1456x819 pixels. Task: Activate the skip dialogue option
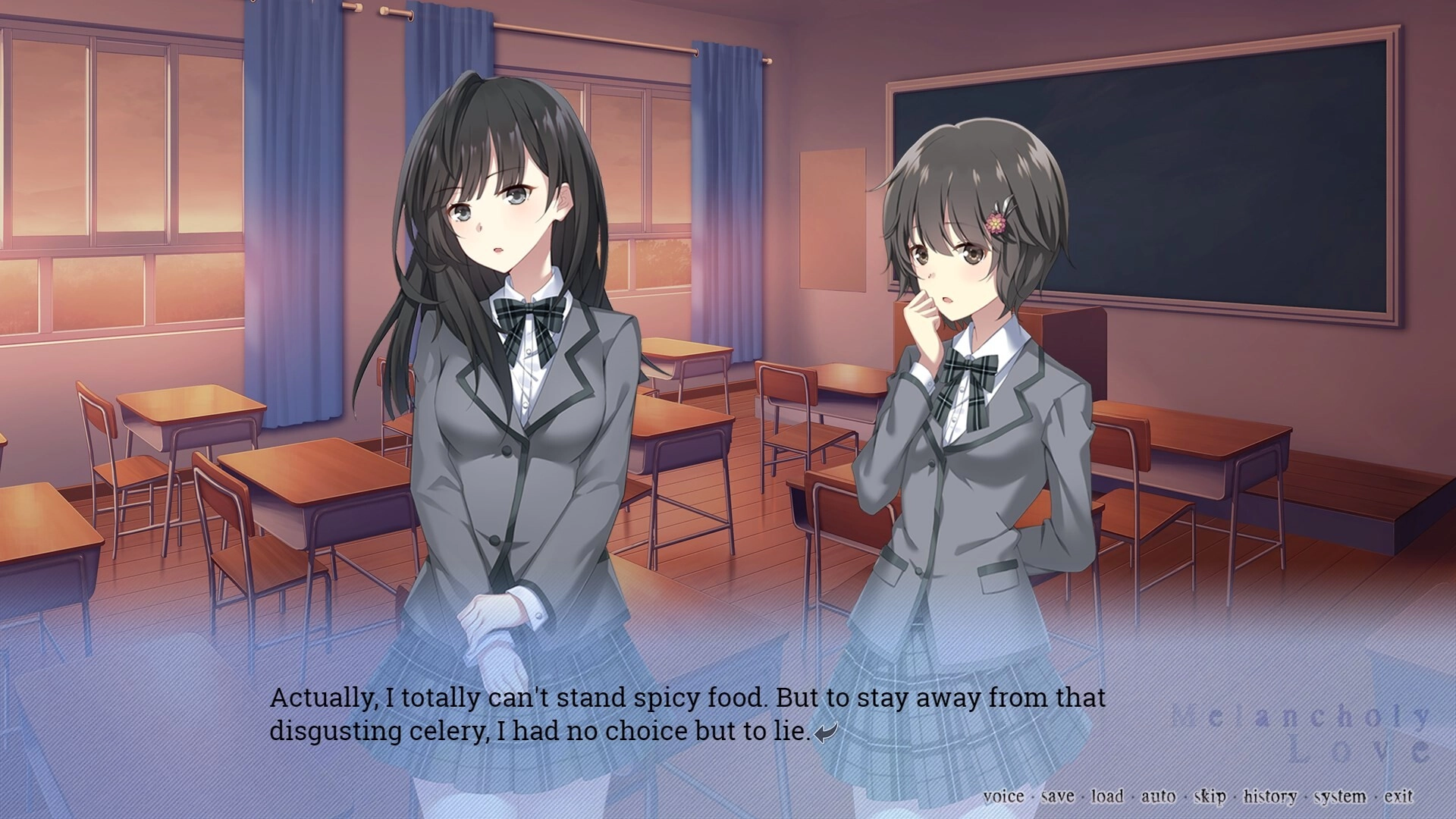(1210, 796)
